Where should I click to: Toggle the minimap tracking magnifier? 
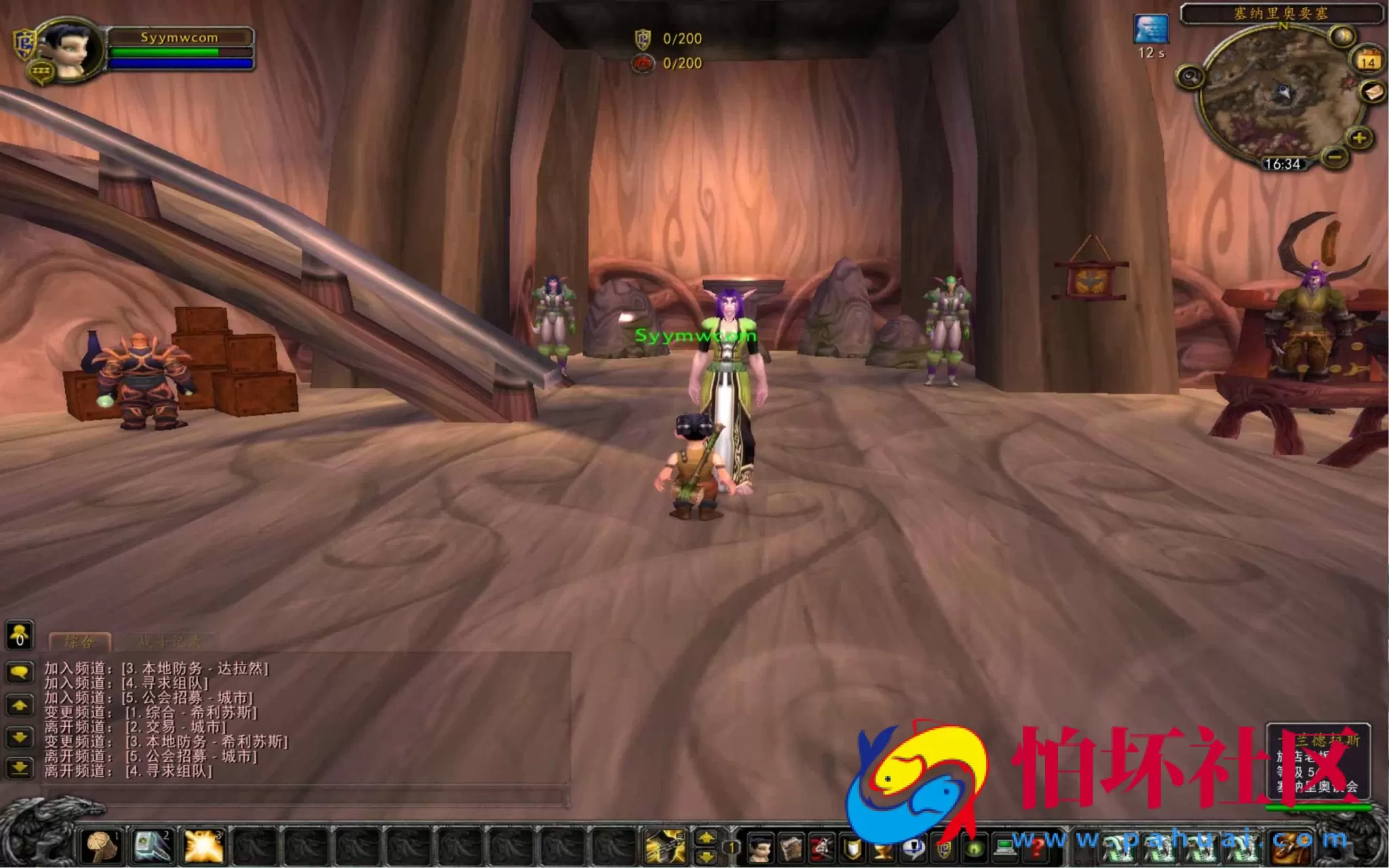tap(1190, 77)
